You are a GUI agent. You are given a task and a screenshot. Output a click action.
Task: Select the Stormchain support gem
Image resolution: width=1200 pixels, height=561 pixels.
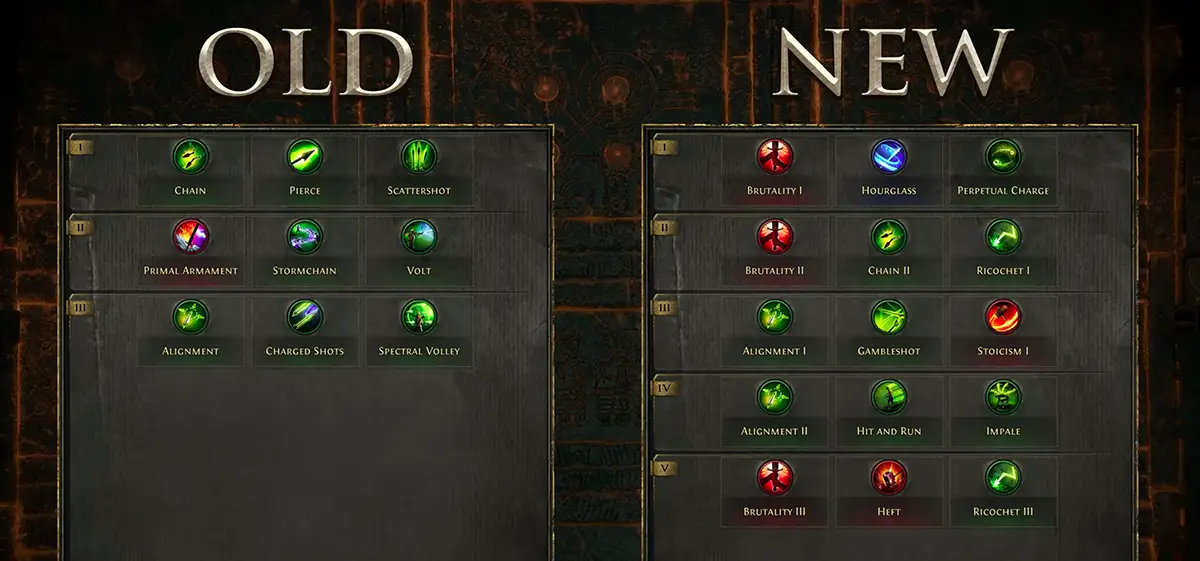click(x=304, y=237)
